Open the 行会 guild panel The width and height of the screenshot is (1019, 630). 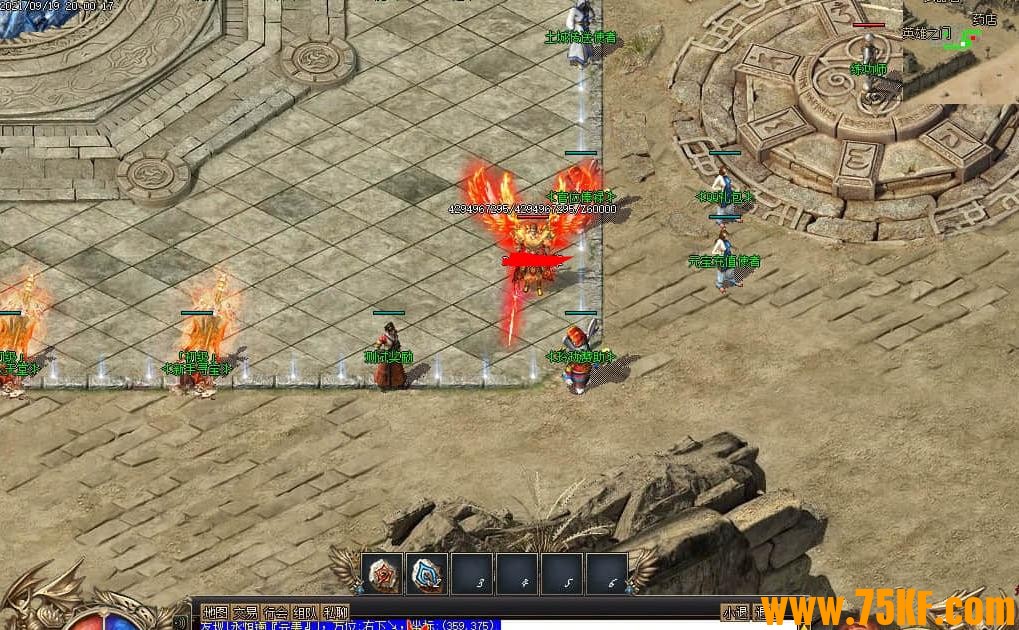coord(275,612)
